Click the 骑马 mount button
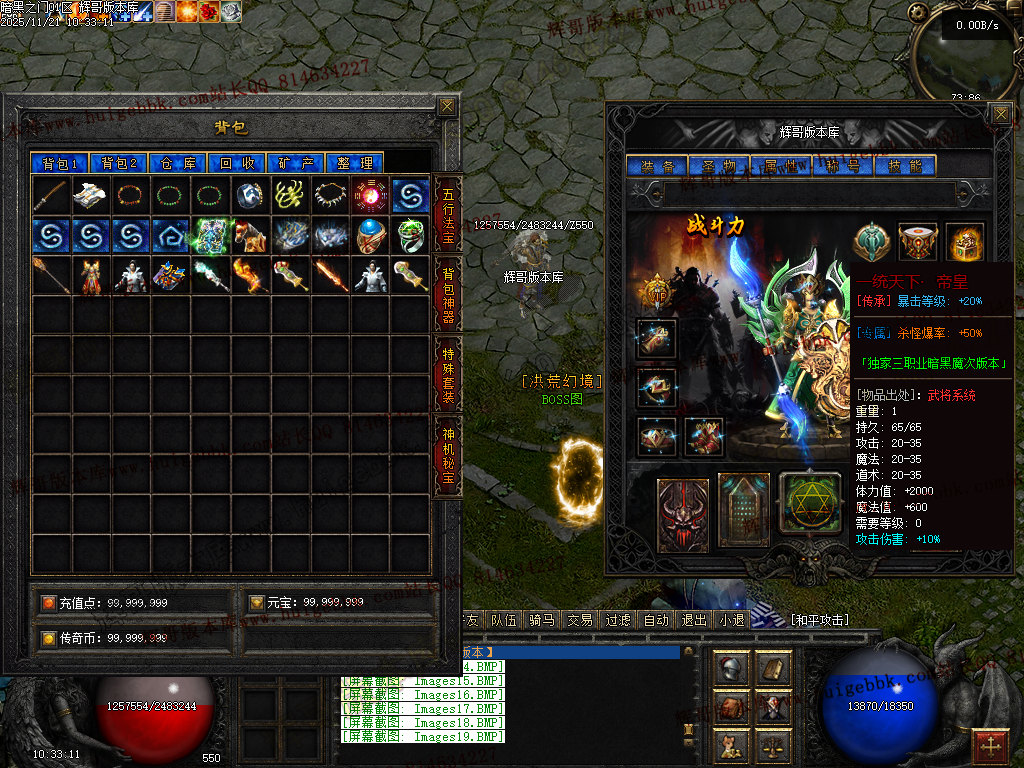The image size is (1024, 768). tap(541, 620)
